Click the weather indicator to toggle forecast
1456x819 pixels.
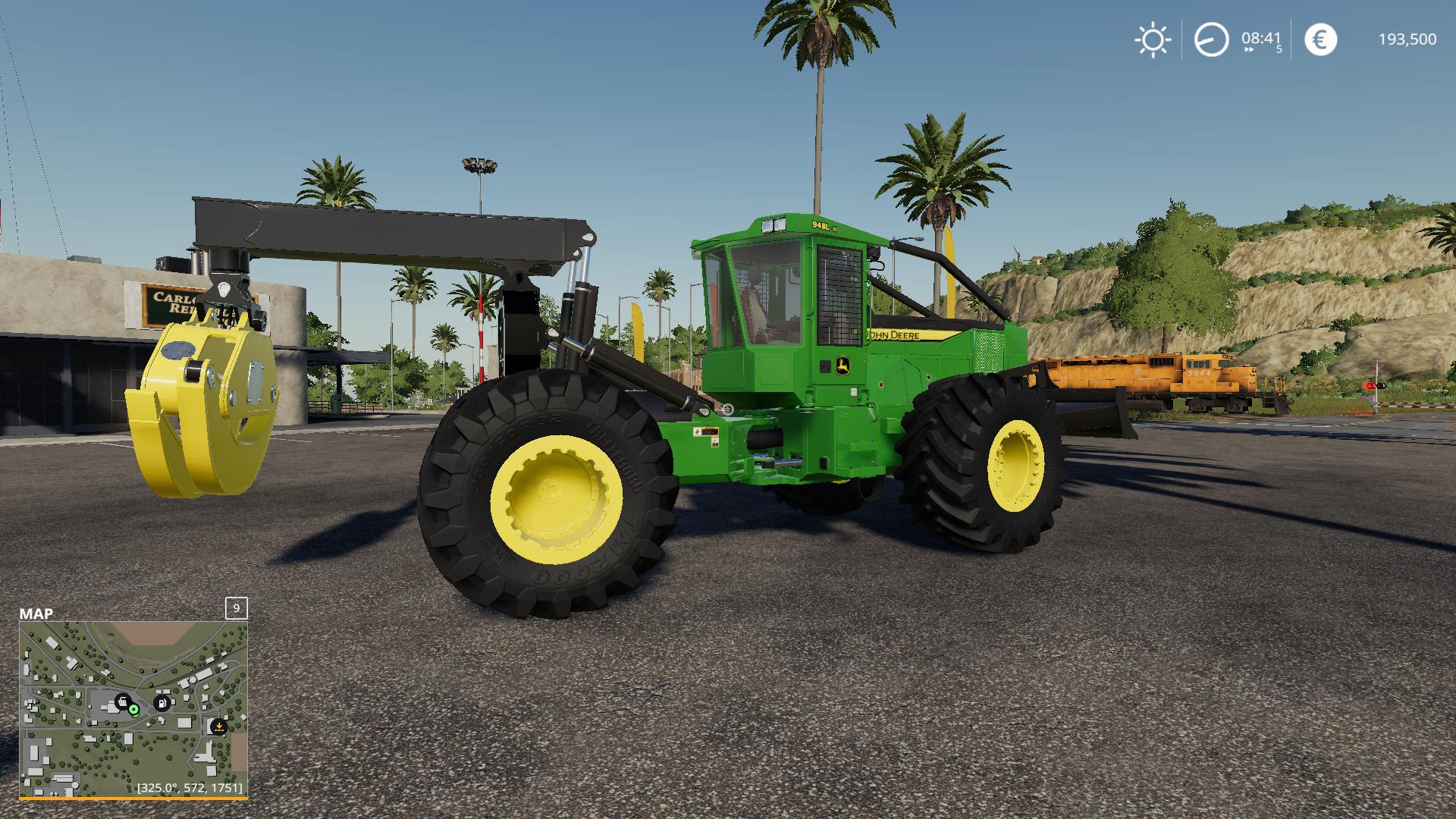click(1153, 39)
